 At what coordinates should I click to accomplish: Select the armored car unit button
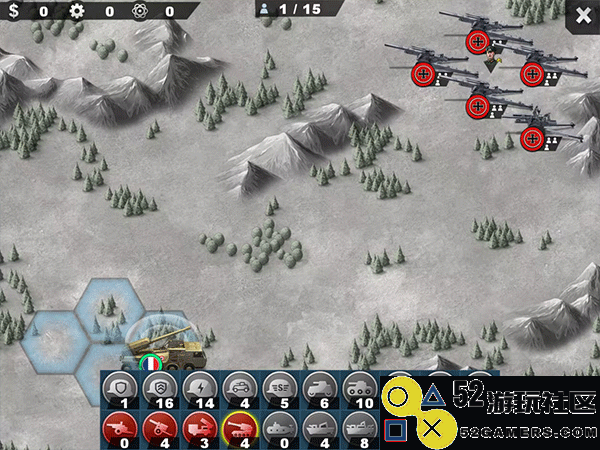pyautogui.click(x=238, y=388)
